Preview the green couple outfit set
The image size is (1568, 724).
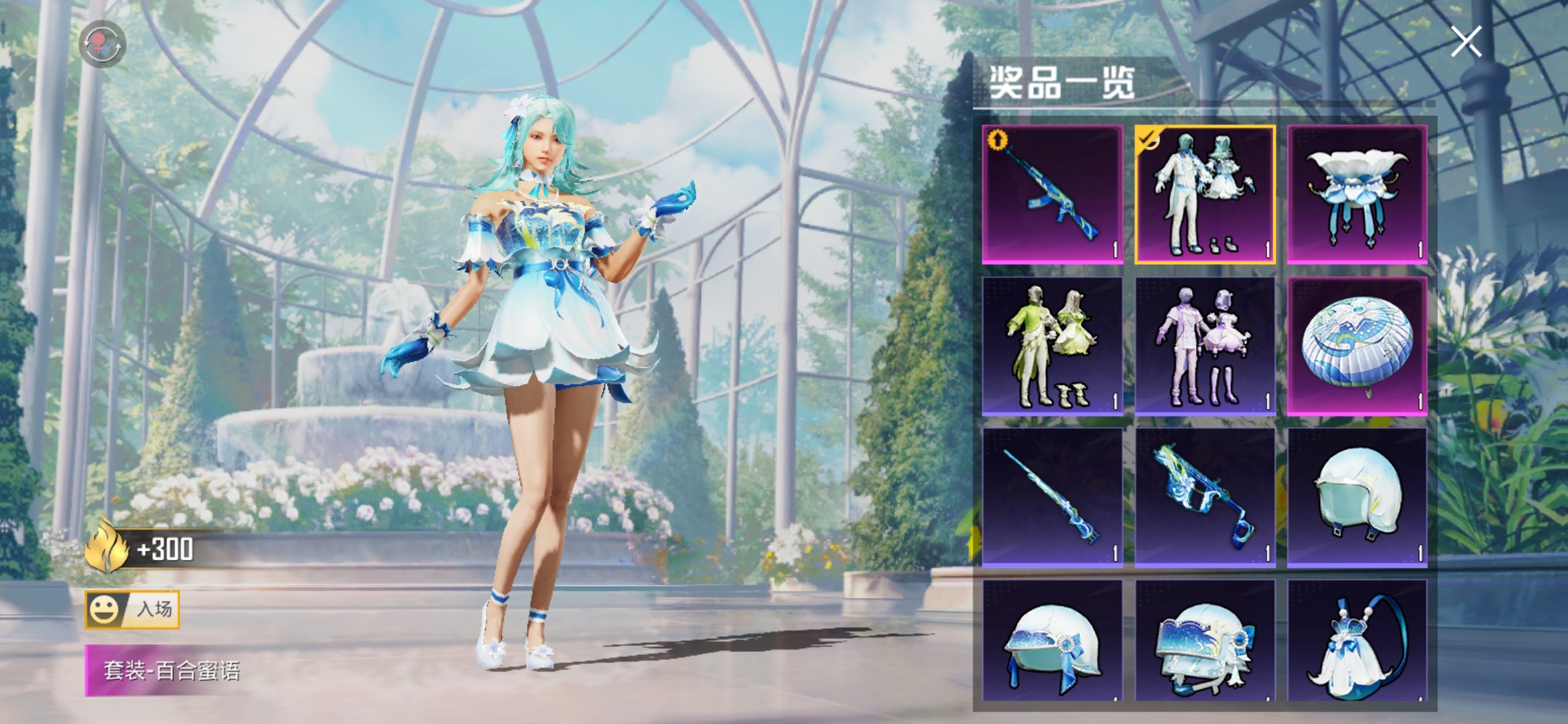[1053, 347]
